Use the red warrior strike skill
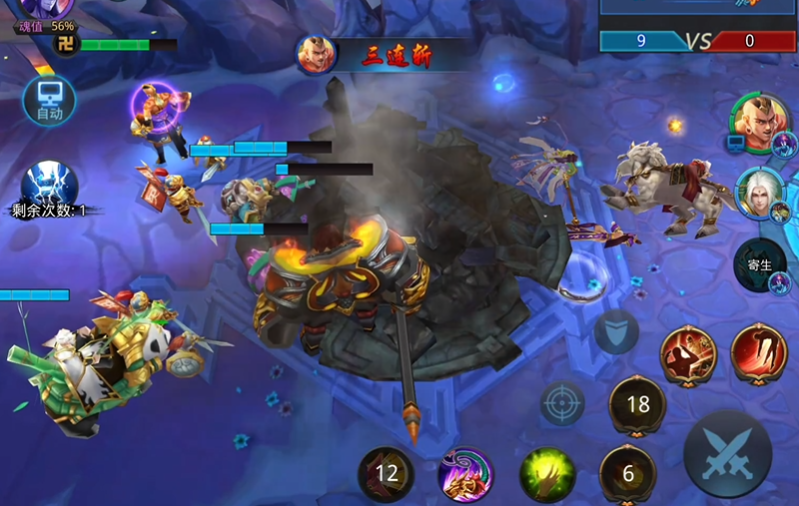The height and width of the screenshot is (506, 799). tap(688, 353)
